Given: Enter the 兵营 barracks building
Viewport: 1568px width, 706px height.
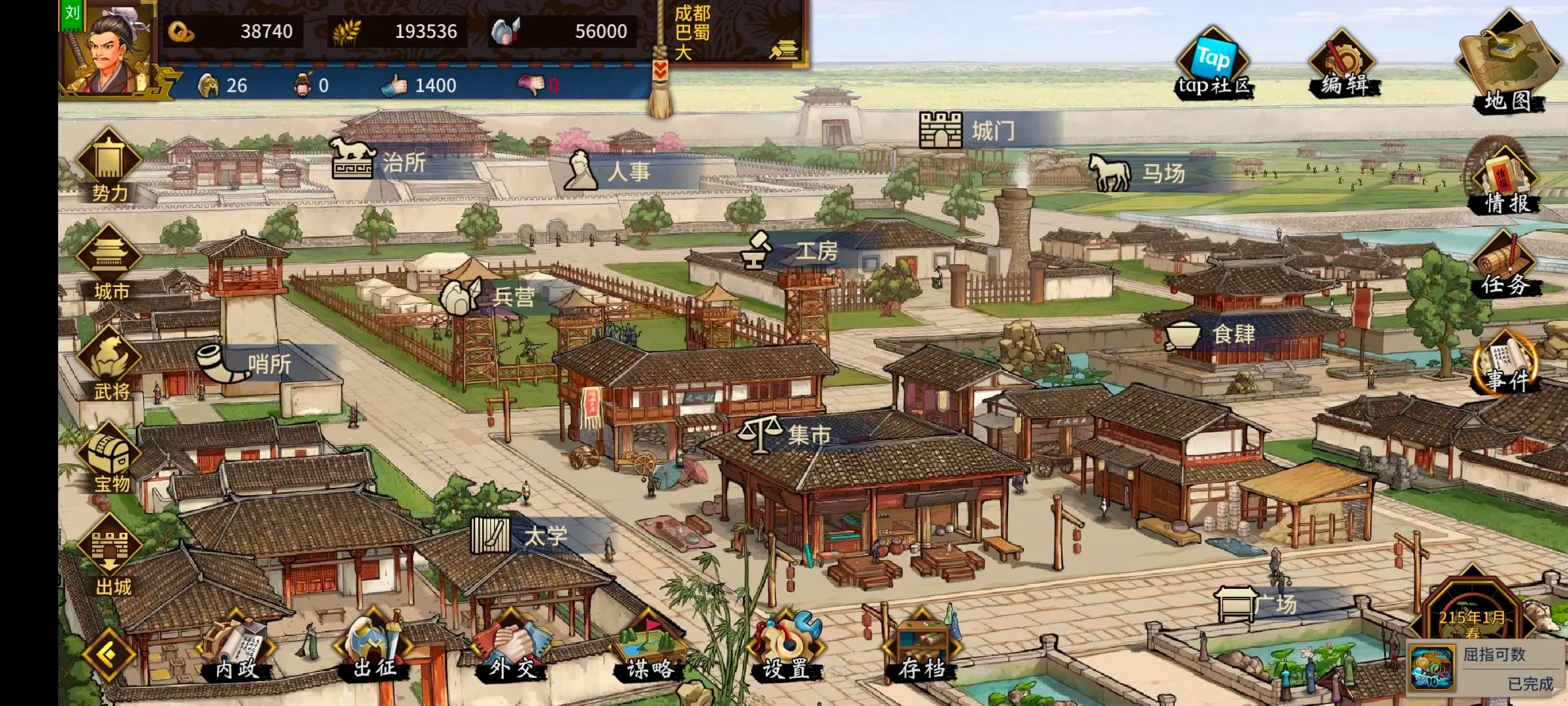Looking at the screenshot, I should tap(497, 297).
